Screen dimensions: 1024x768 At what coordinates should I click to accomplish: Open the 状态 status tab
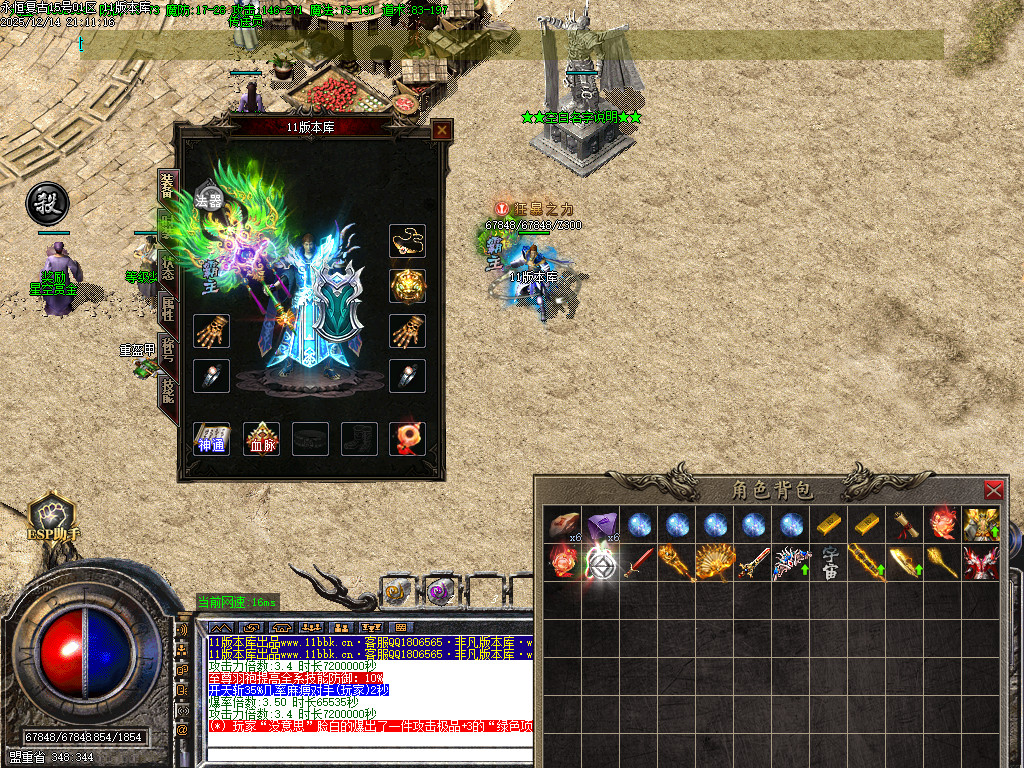coord(167,265)
